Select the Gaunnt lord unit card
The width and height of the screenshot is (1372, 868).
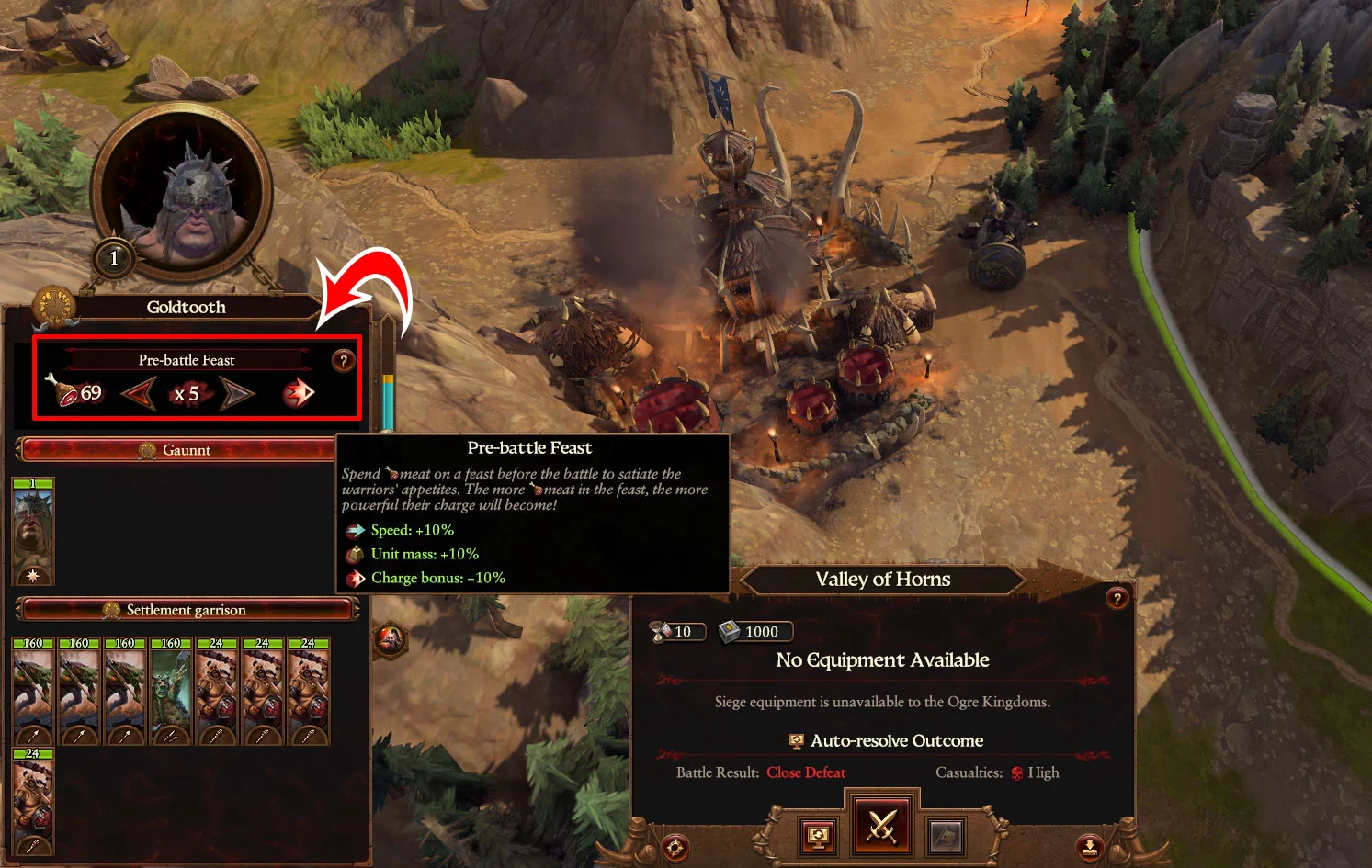[x=33, y=532]
